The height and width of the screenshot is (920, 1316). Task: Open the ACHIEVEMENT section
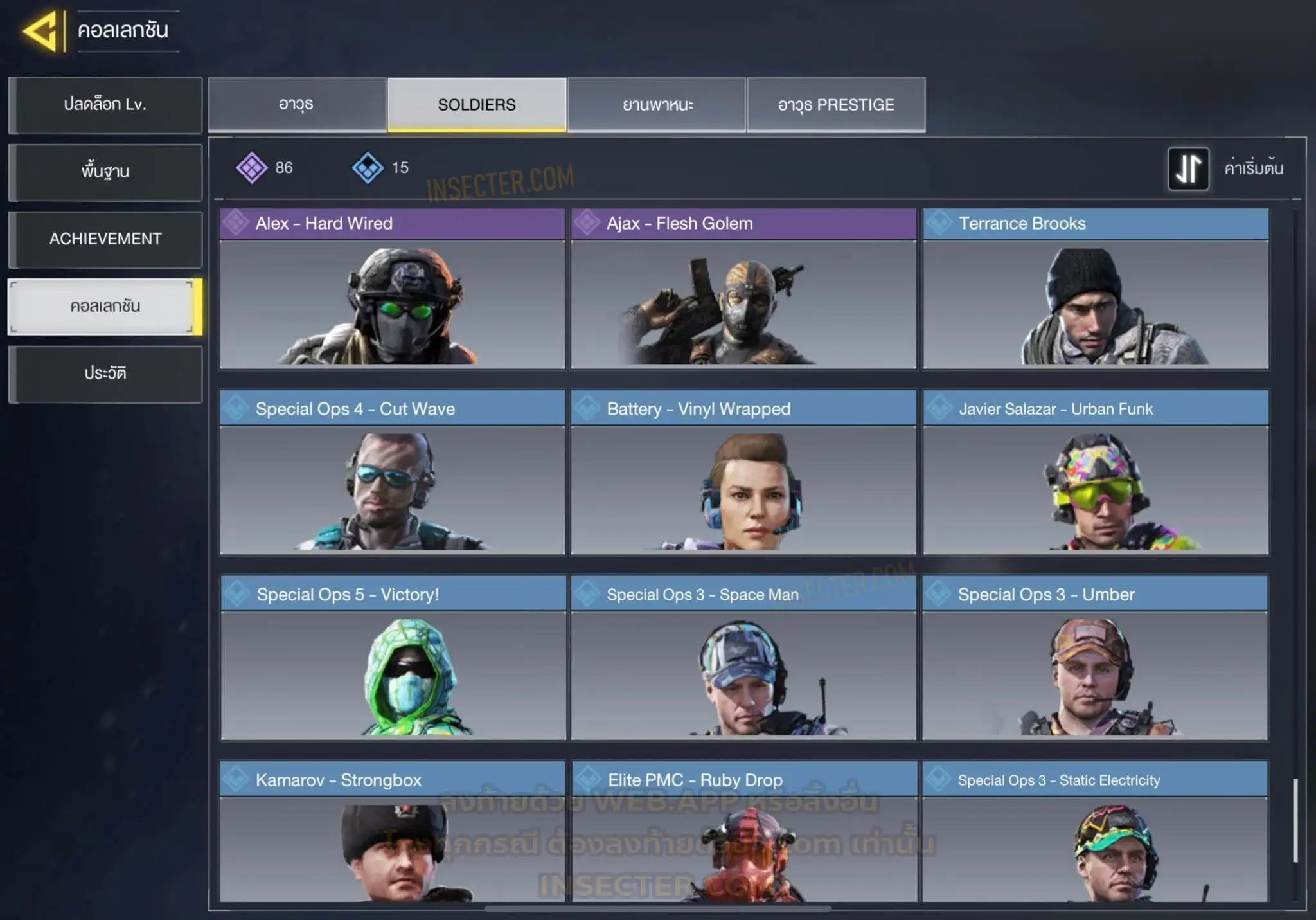tap(105, 239)
